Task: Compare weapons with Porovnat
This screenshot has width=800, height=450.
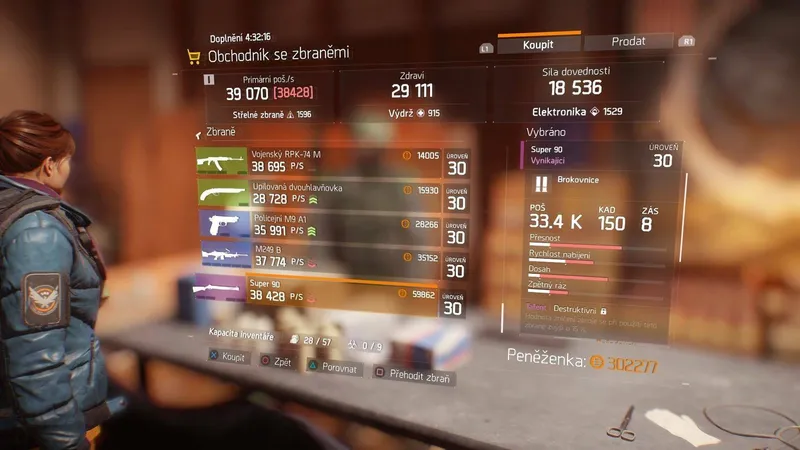Action: (336, 369)
